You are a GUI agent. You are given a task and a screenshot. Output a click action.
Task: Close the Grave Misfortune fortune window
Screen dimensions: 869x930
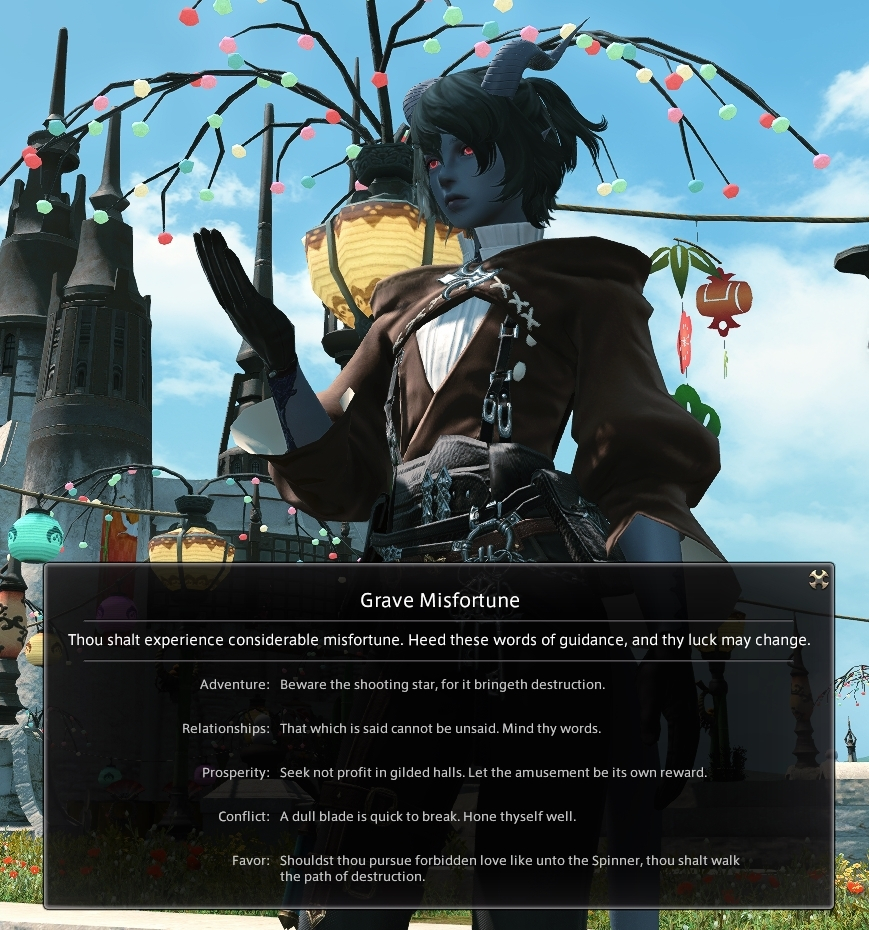pos(819,579)
